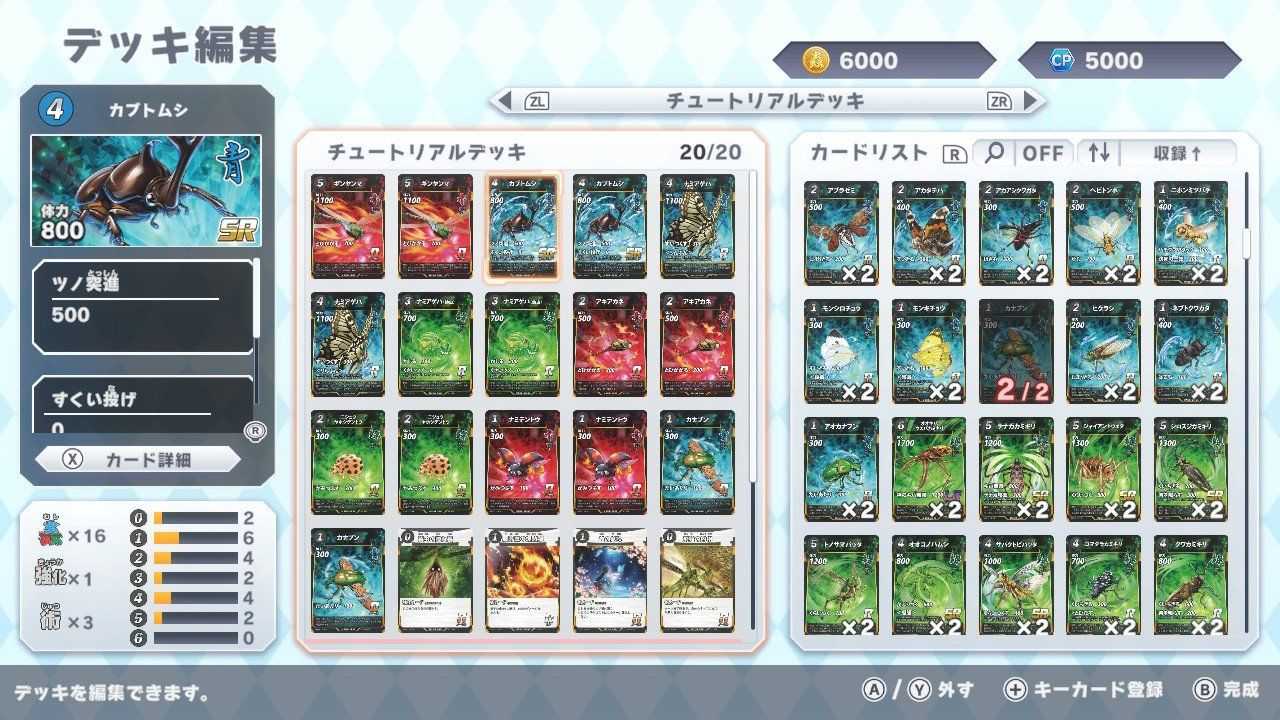This screenshot has height=720, width=1280.
Task: Click the R shoulder button icon beside カードリスト
Action: [957, 152]
